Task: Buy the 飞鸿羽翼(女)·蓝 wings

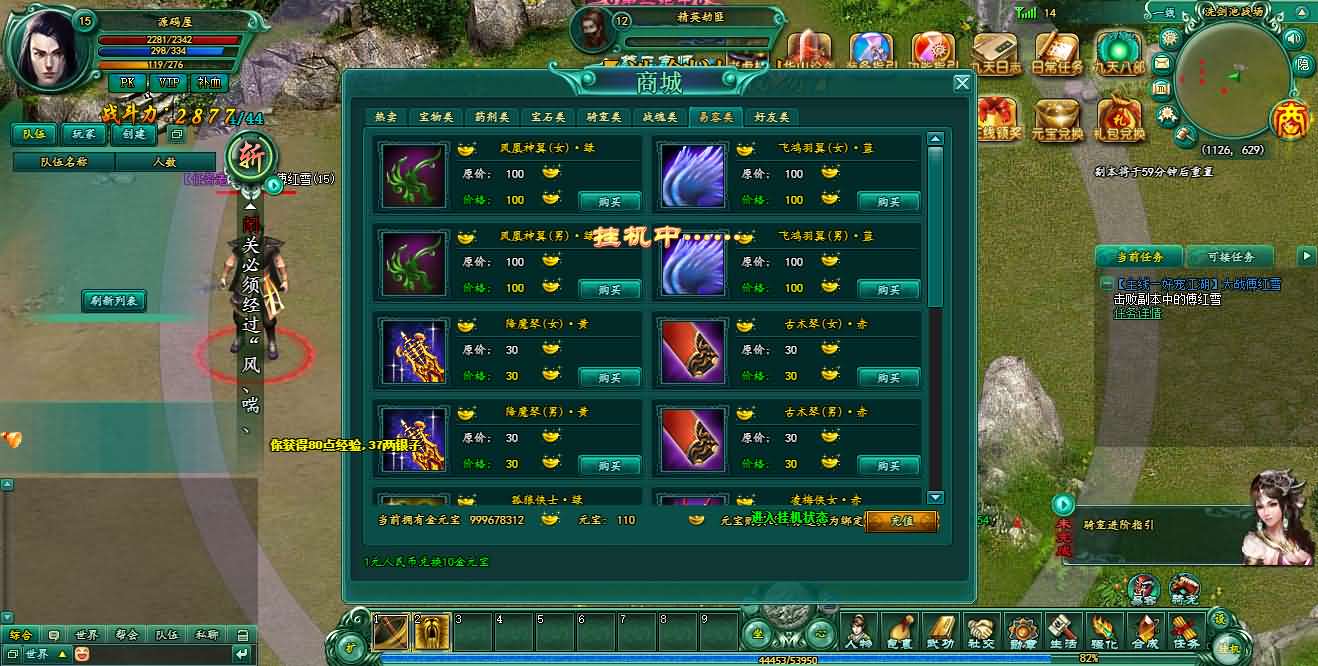Action: (x=888, y=201)
